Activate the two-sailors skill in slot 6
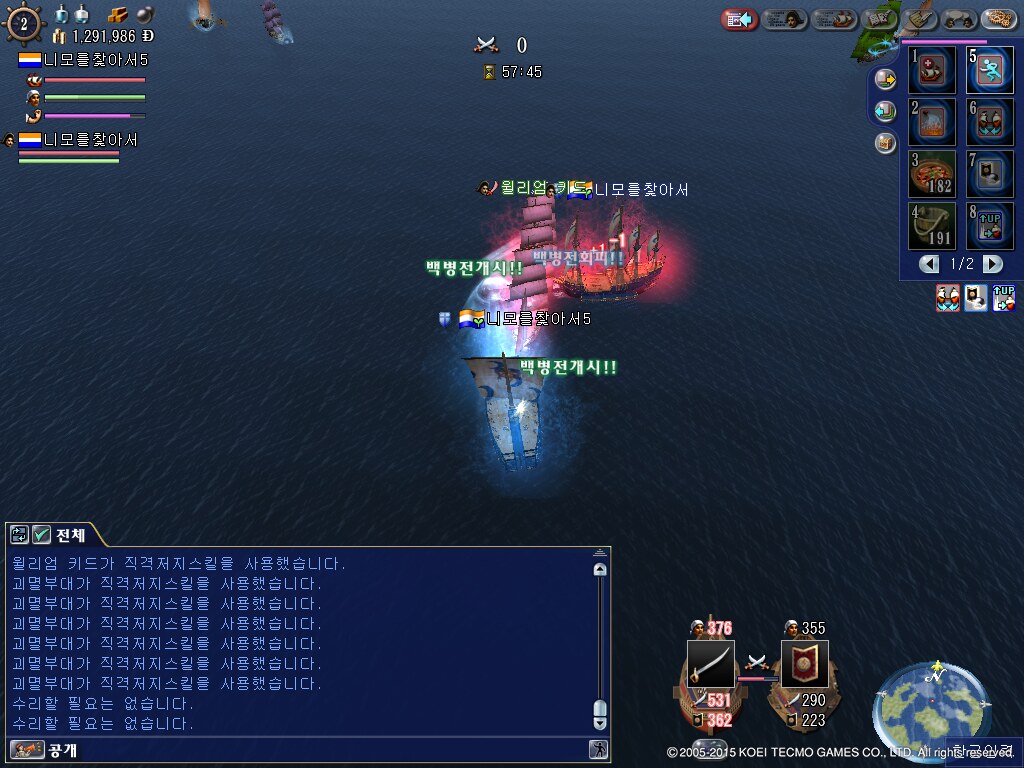1024x768 pixels. coord(989,122)
